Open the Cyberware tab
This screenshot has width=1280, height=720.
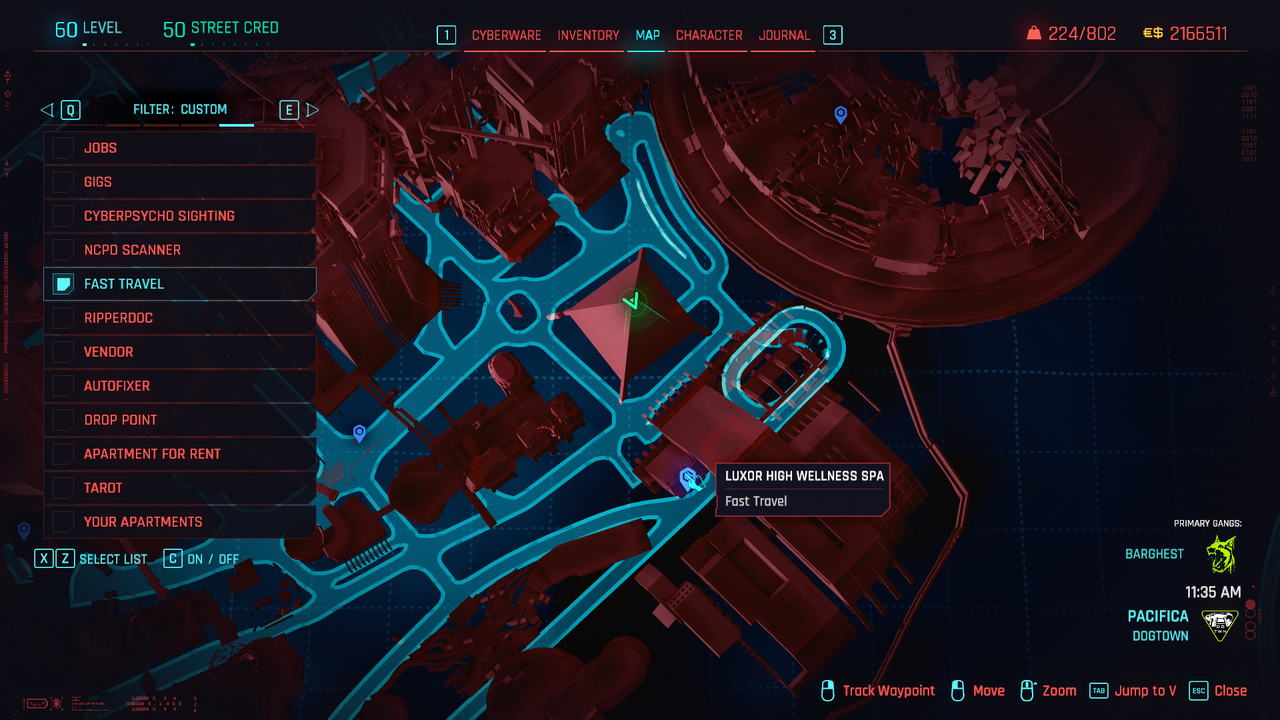506,35
